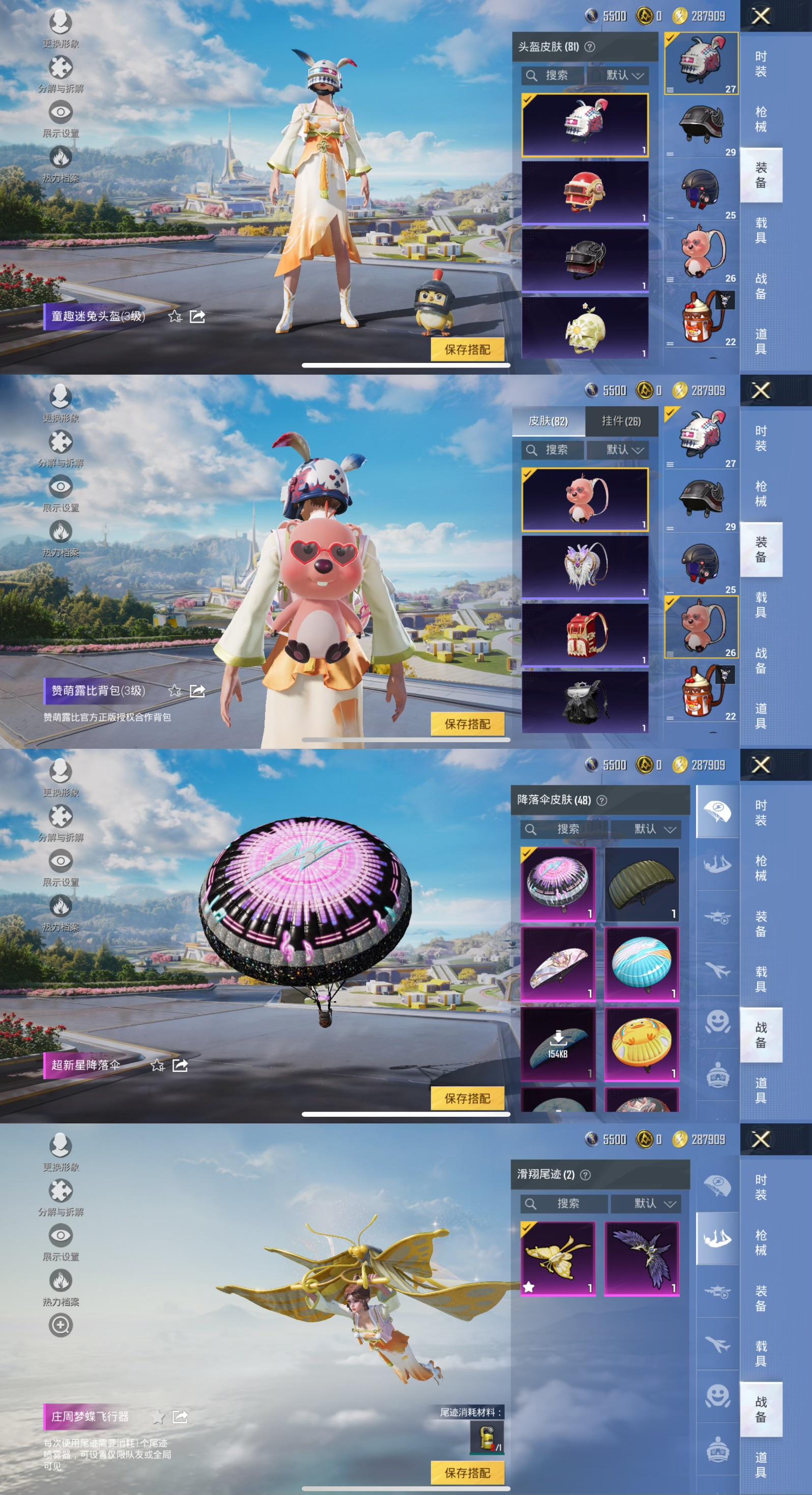This screenshot has width=812, height=1495.
Task: Favorite the 童趣迷兔头盔 with the star
Action: click(x=175, y=316)
